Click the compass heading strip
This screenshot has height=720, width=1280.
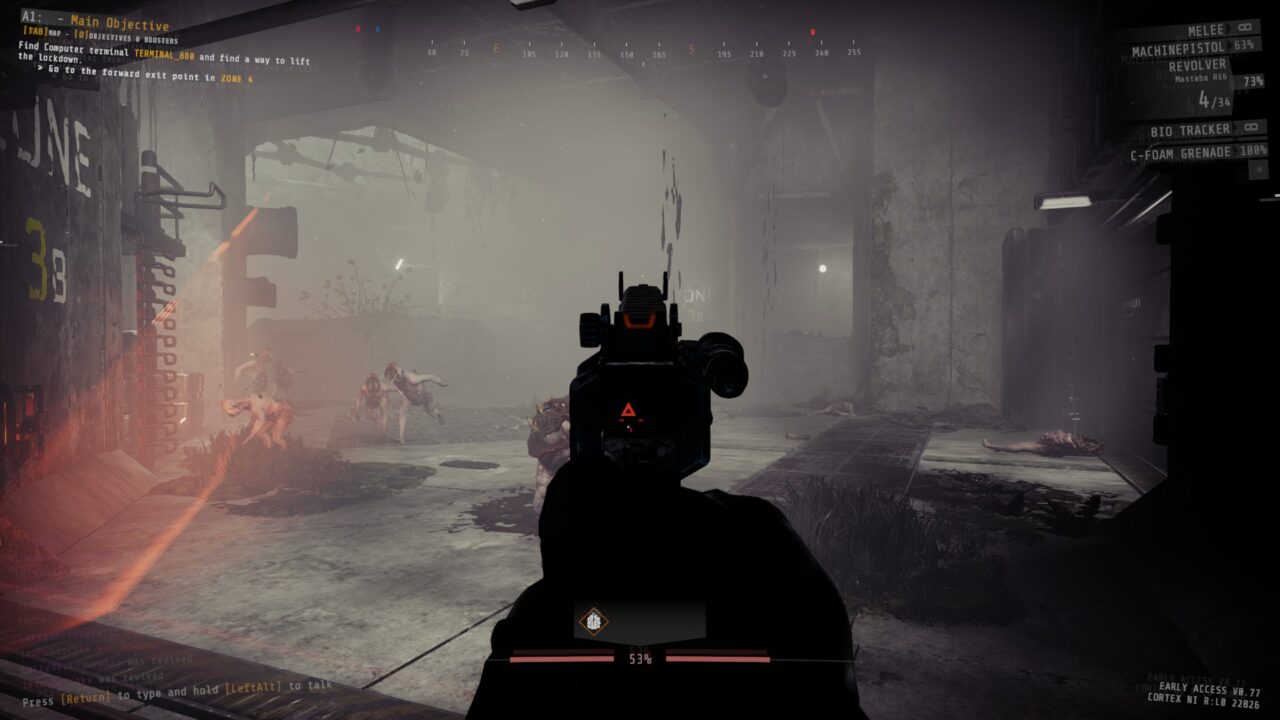click(x=642, y=52)
